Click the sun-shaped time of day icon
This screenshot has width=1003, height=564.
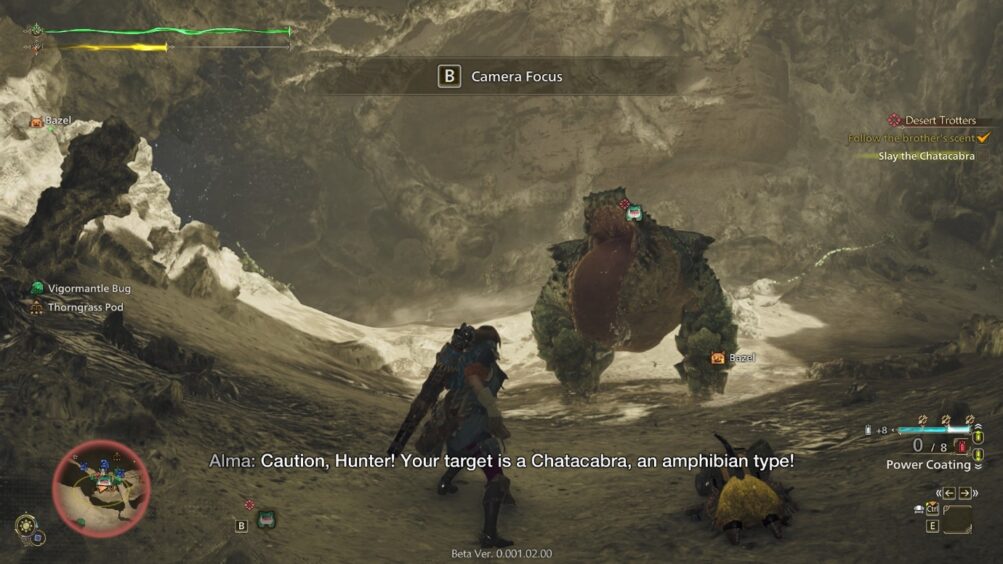point(27,527)
